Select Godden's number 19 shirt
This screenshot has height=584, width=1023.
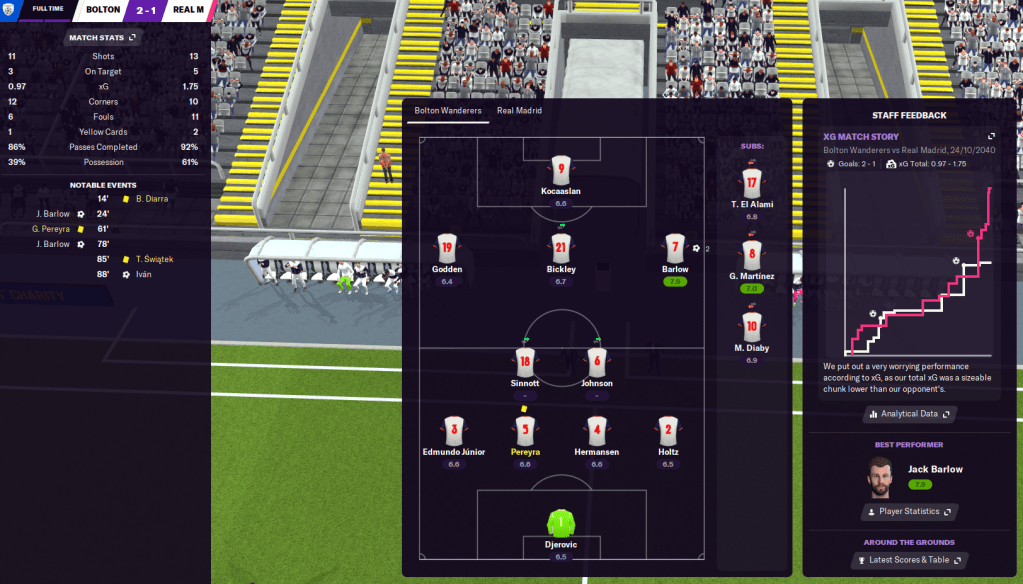point(447,249)
